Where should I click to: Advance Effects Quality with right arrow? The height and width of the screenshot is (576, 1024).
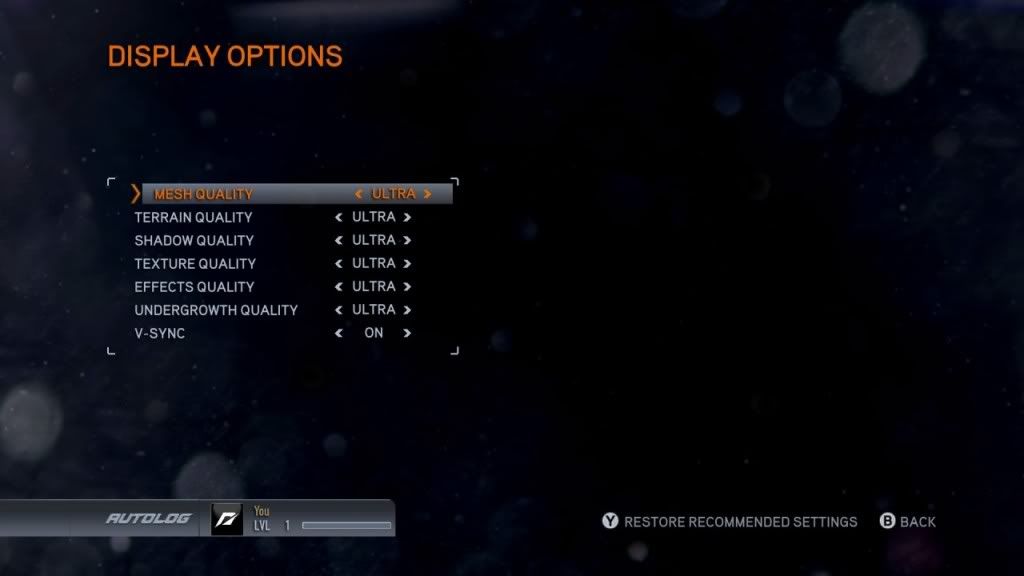pyautogui.click(x=408, y=287)
